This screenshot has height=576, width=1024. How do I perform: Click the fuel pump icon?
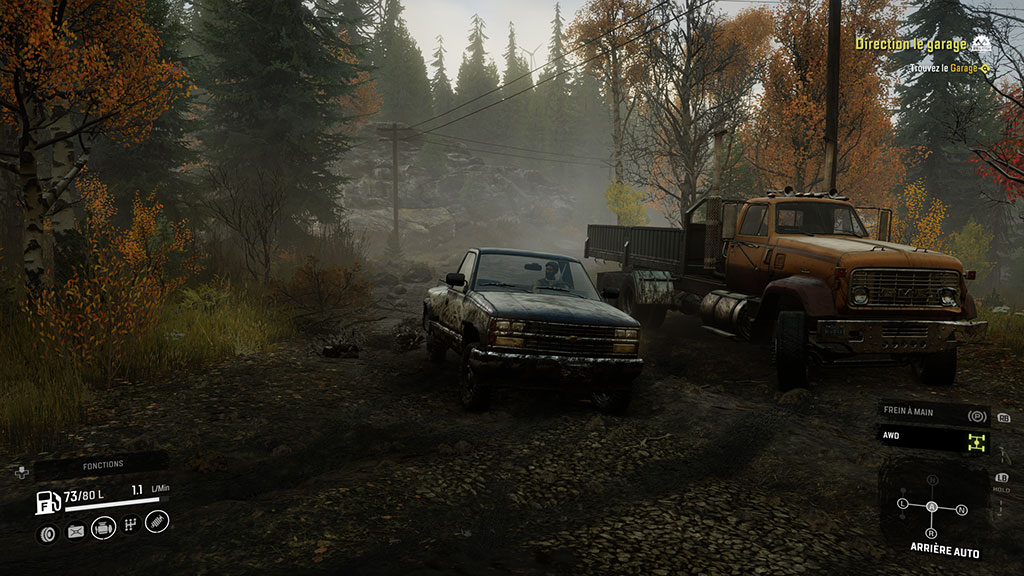coord(48,501)
